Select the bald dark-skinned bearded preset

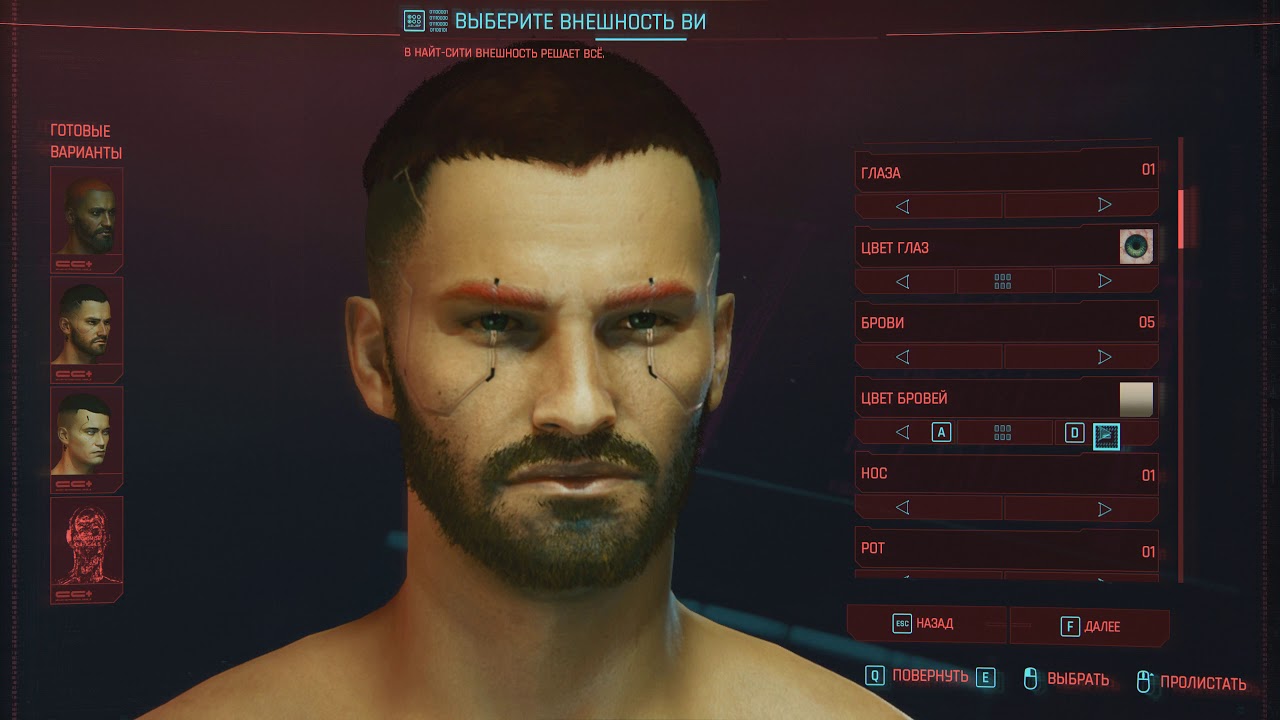(87, 219)
